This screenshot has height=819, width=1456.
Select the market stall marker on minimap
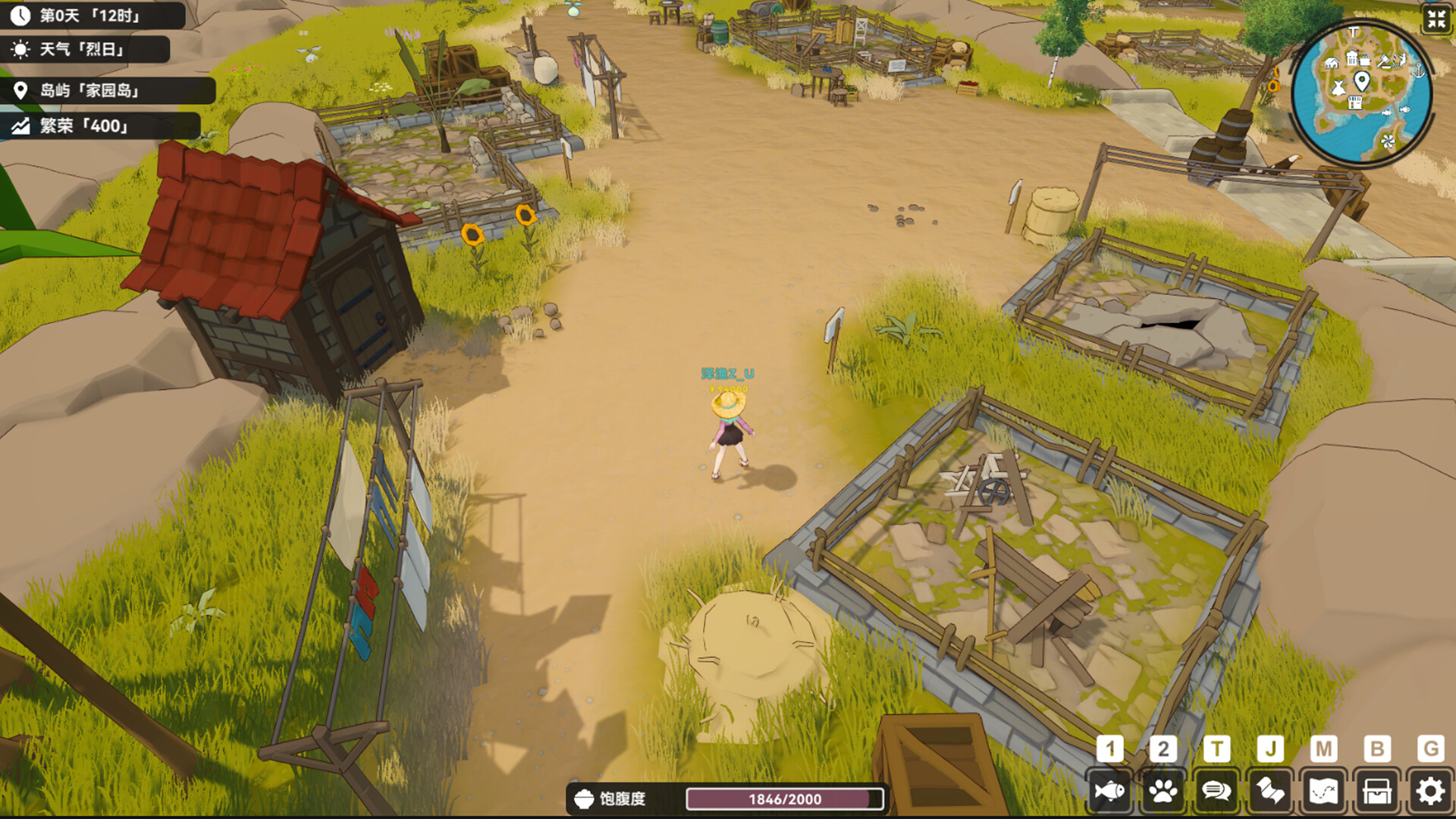(1355, 104)
